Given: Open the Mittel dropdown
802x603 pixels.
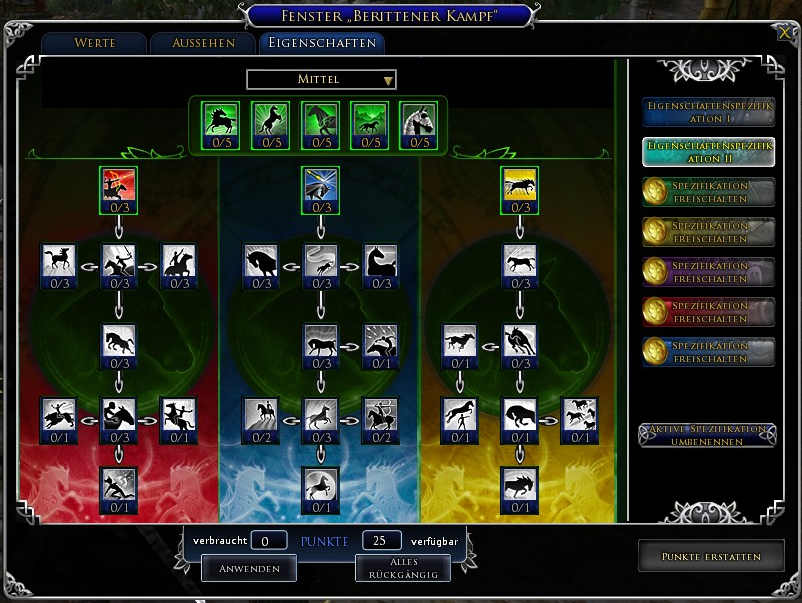Looking at the screenshot, I should click(x=321, y=79).
